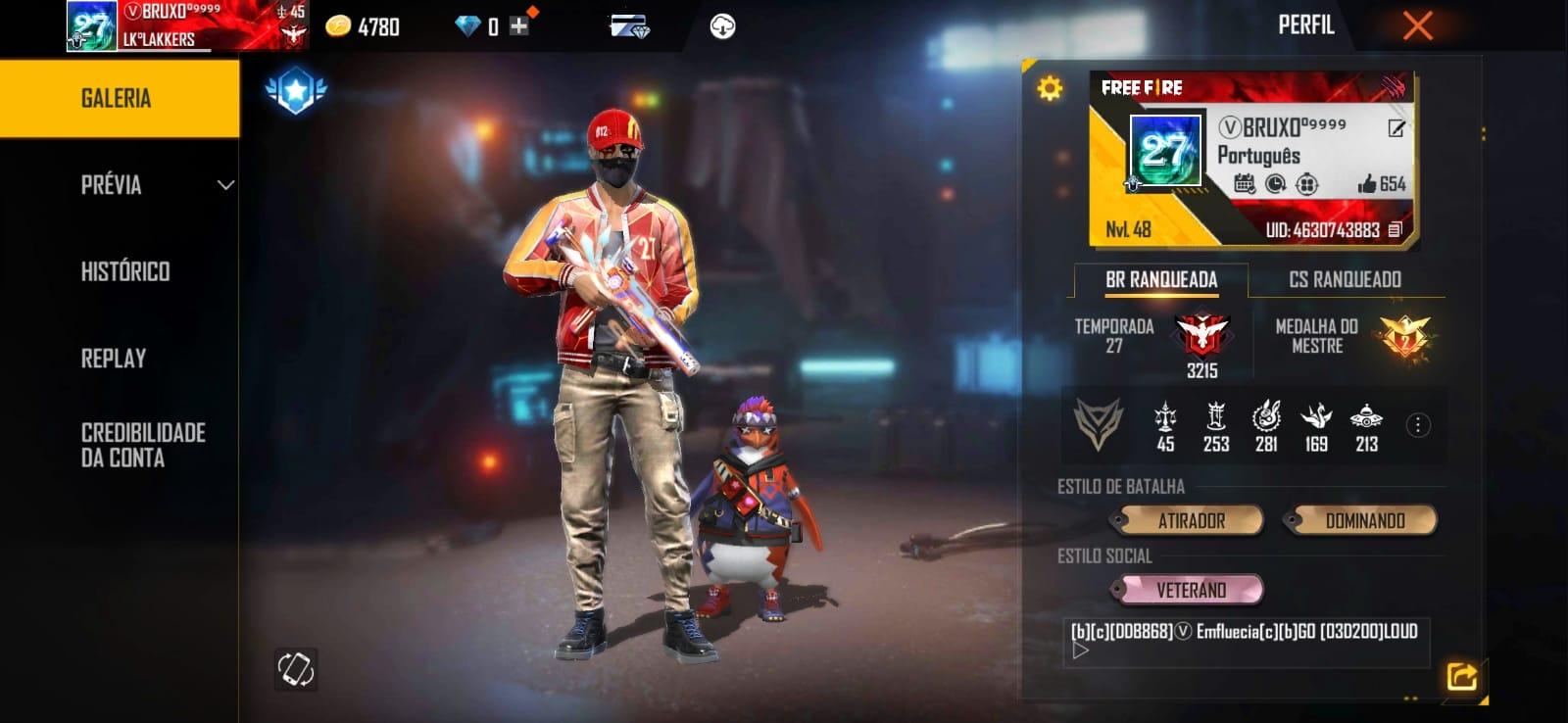Share the profile with the share icon
The image size is (1568, 723).
[1461, 676]
